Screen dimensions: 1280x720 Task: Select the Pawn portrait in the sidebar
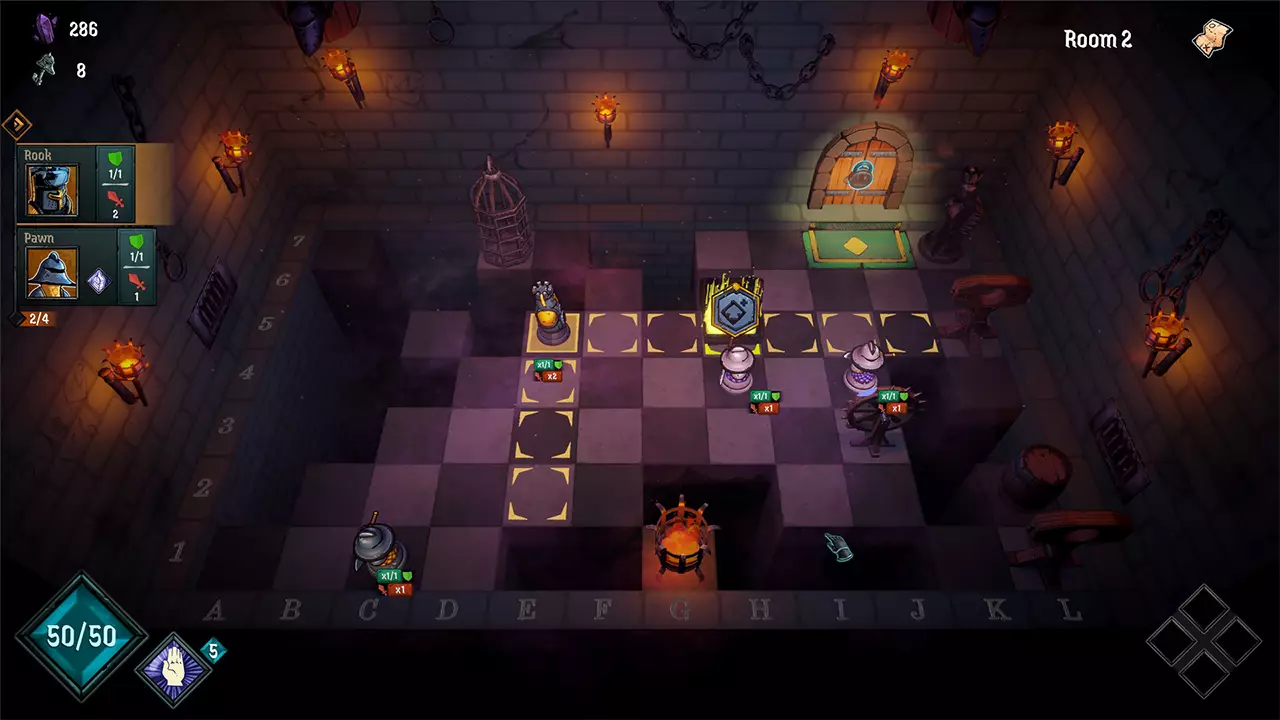point(53,272)
